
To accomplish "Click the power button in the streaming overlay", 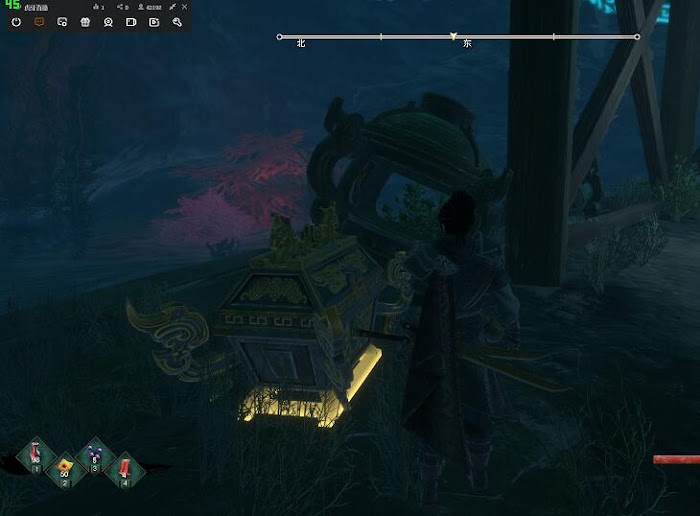I will [17, 21].
